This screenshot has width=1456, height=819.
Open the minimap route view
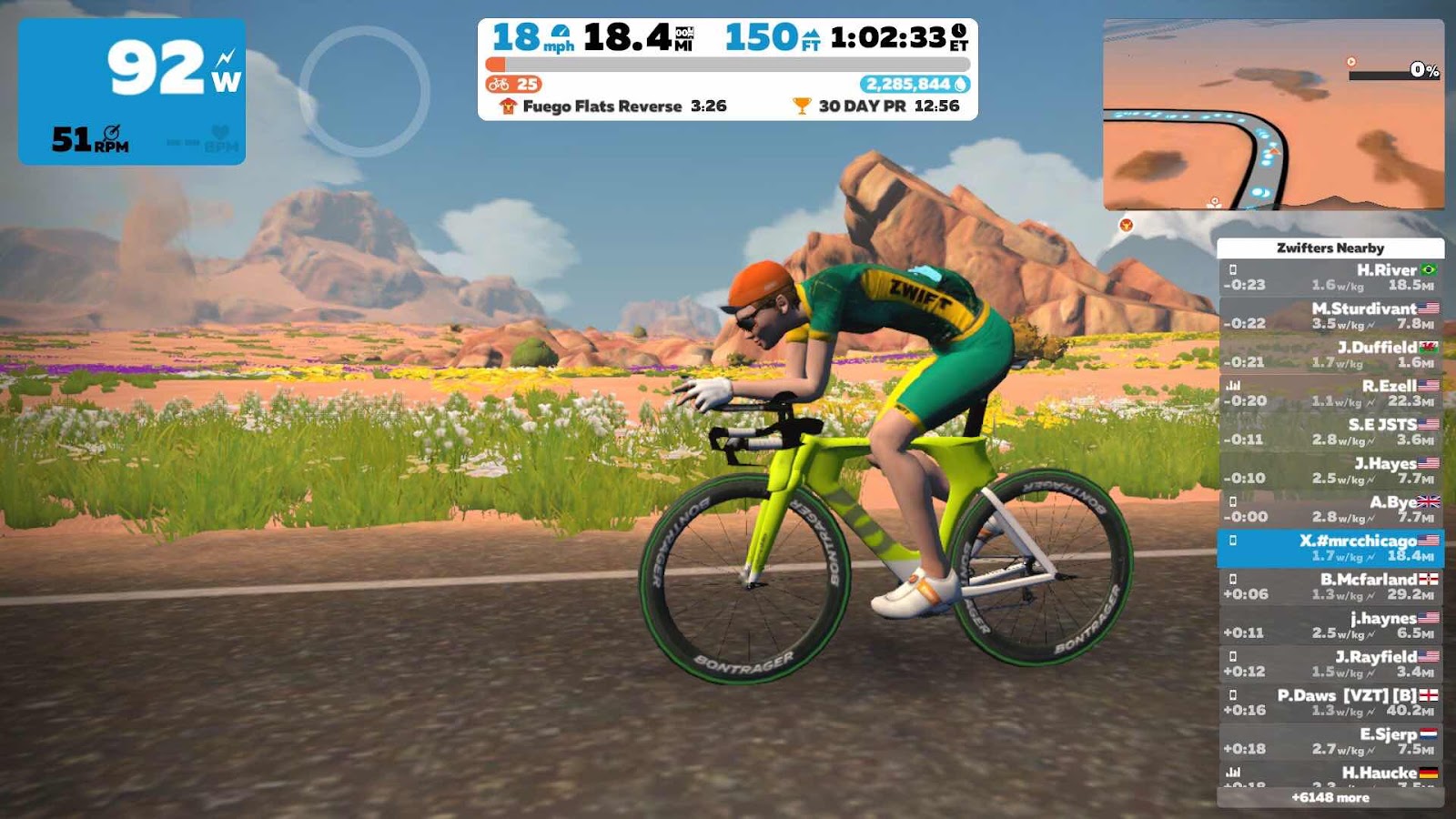click(x=1273, y=115)
